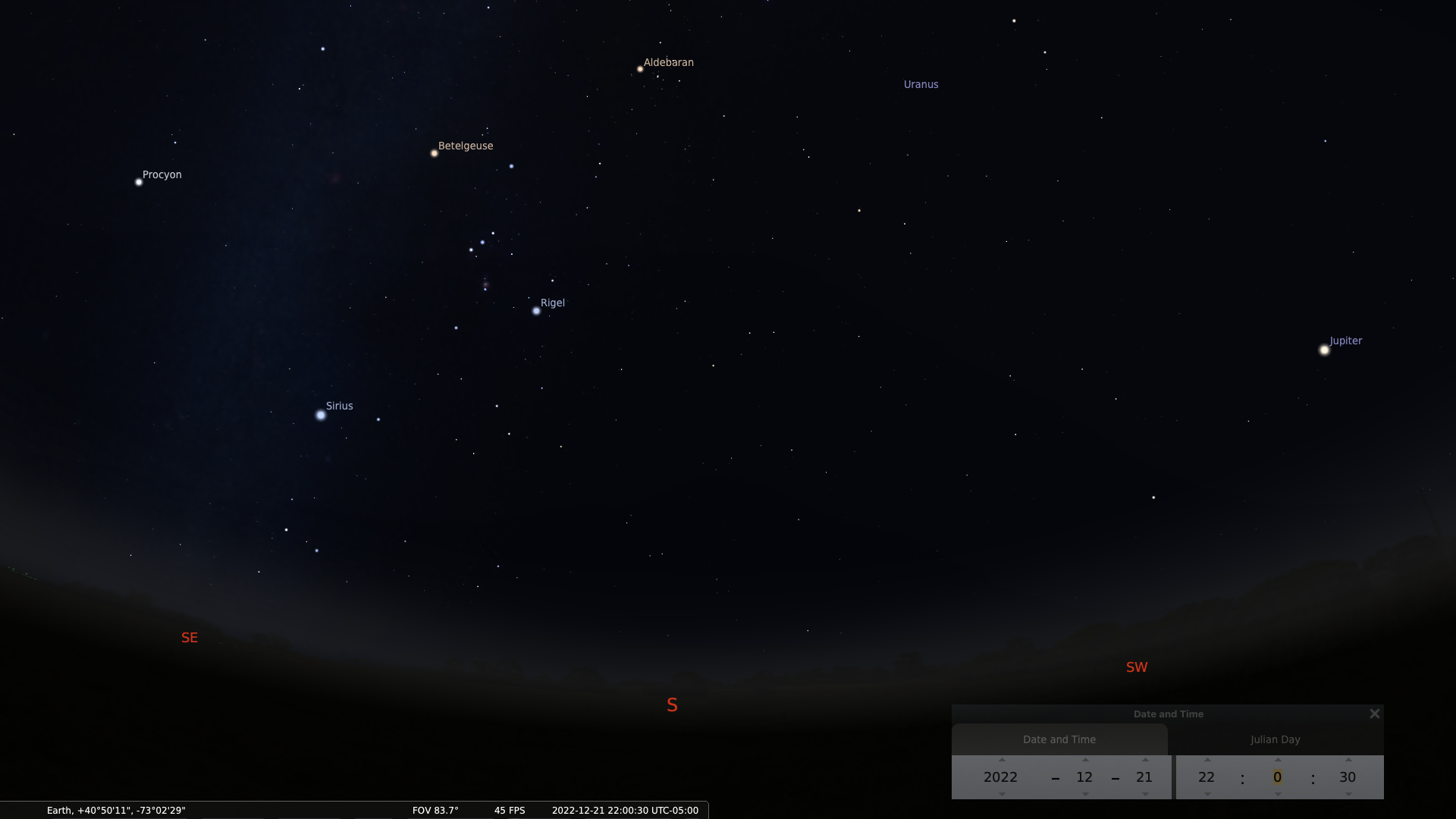Select the Date and Time tab
This screenshot has height=819, width=1456.
pos(1059,739)
